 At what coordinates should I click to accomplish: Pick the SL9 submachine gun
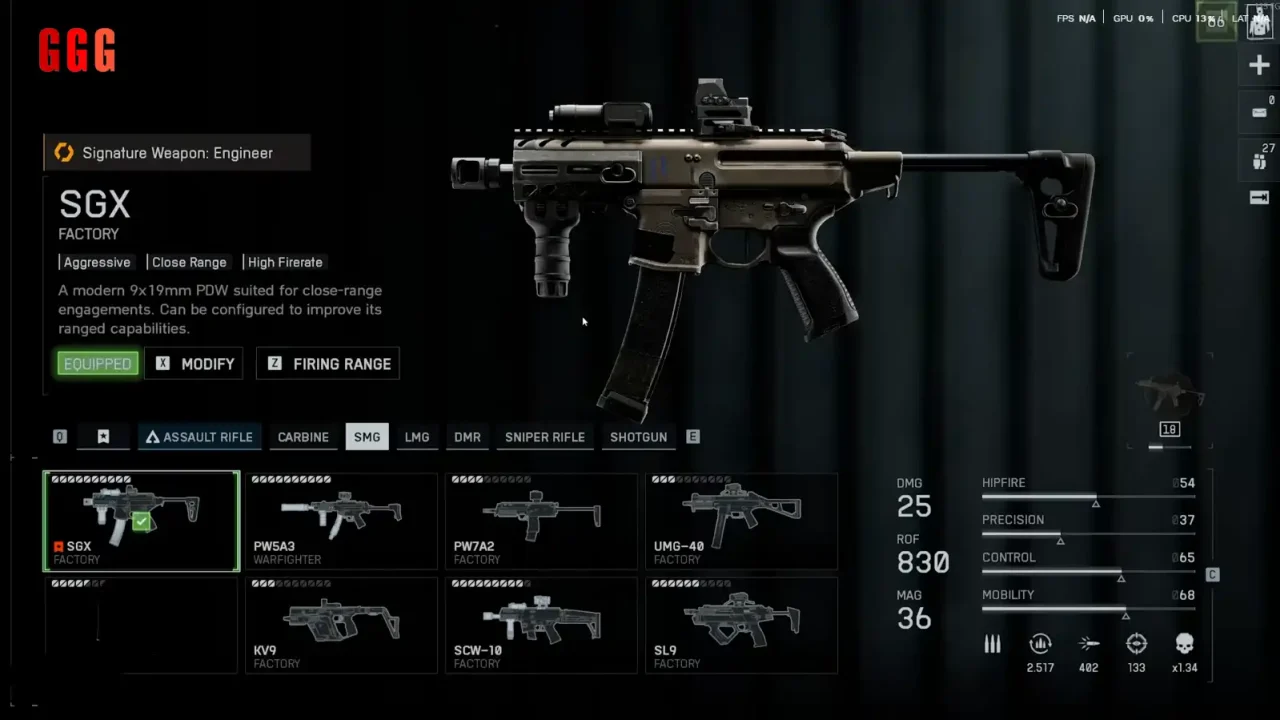[x=741, y=625]
